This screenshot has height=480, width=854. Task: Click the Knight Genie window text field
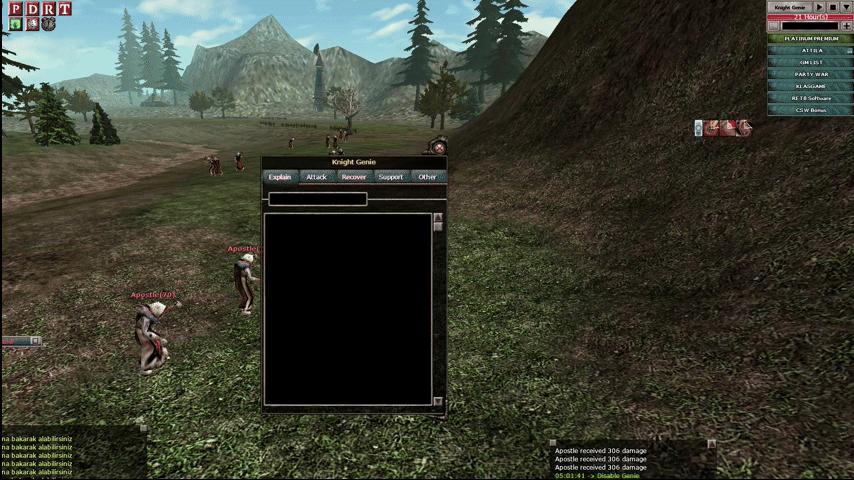click(318, 199)
